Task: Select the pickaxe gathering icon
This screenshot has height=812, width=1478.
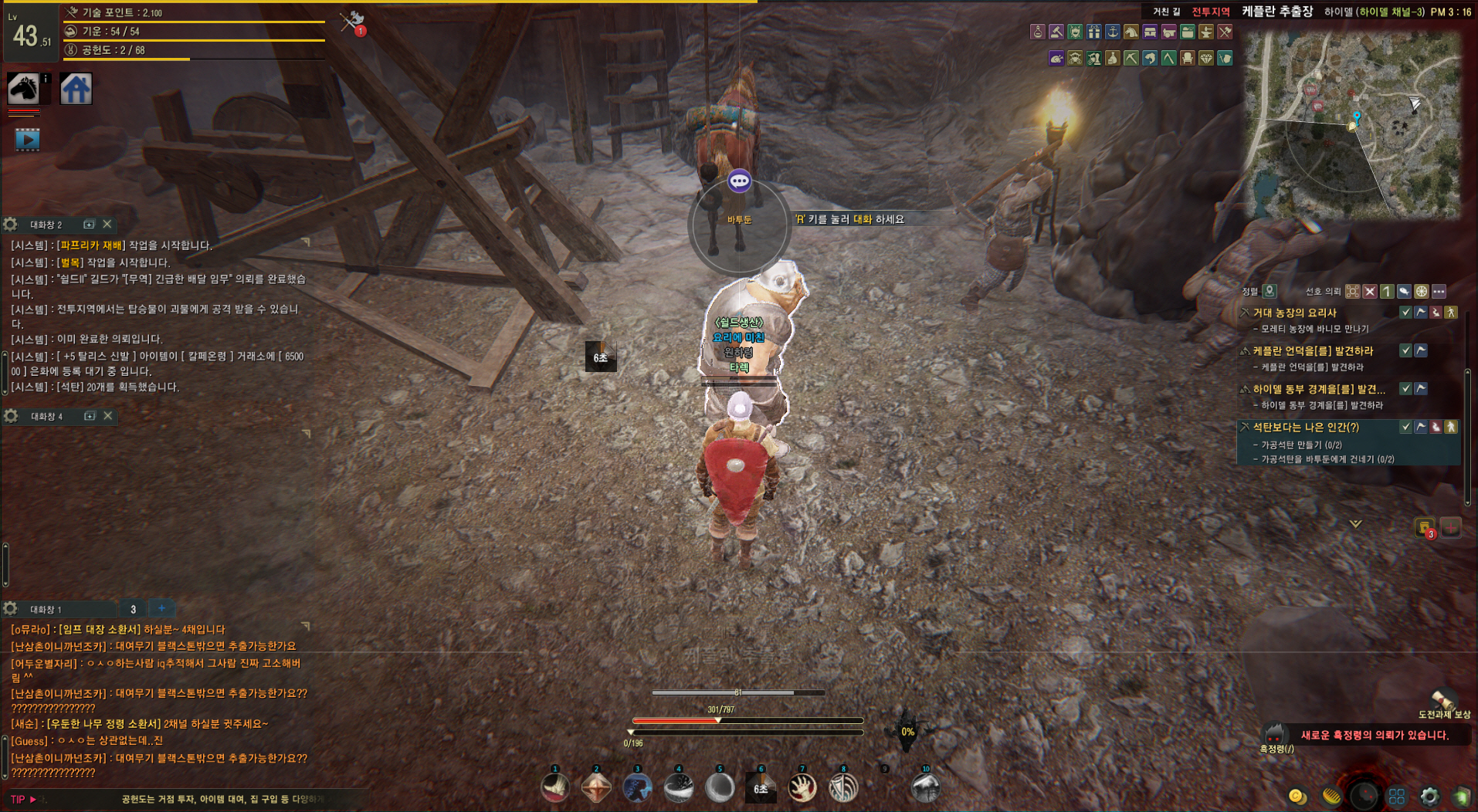Action: (x=1131, y=58)
